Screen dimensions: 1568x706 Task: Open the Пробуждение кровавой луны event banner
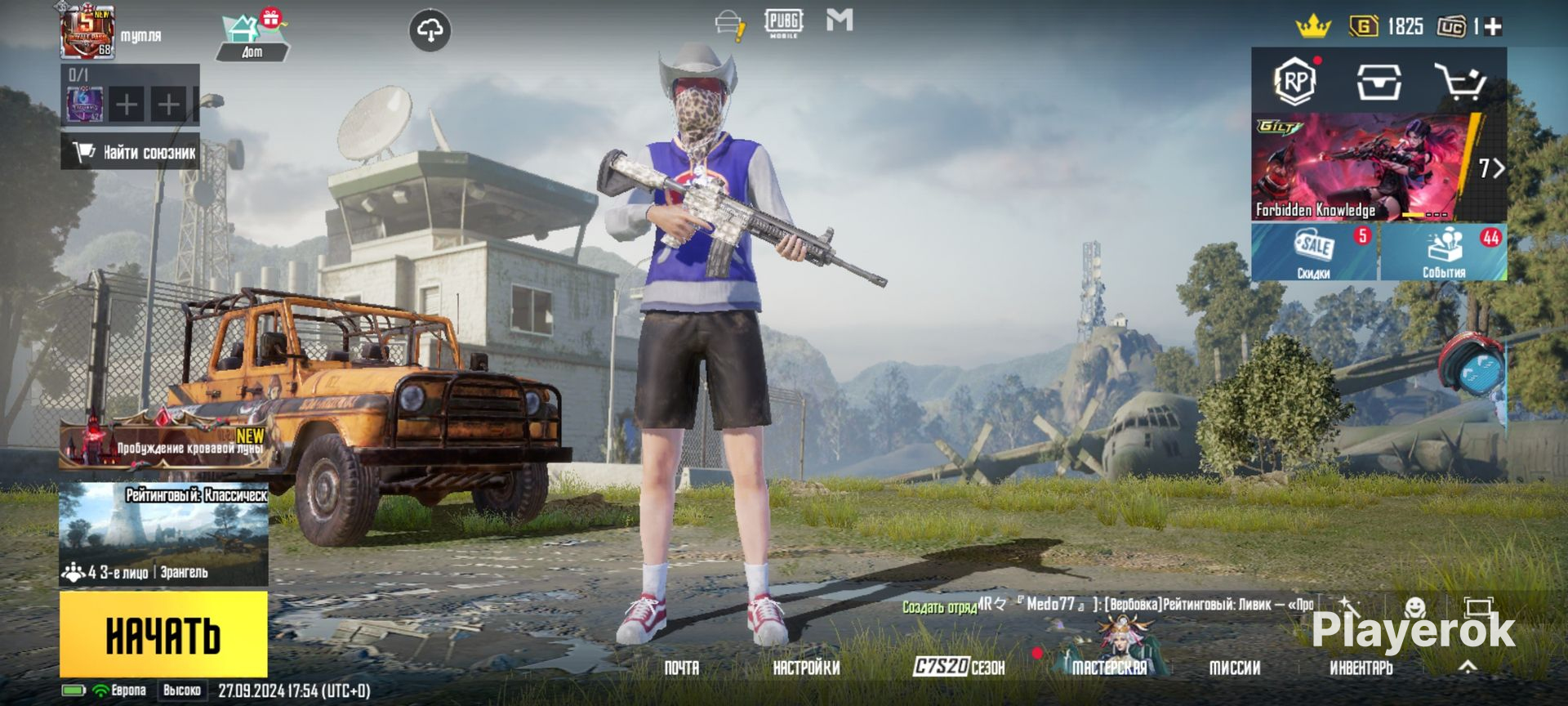tap(163, 442)
